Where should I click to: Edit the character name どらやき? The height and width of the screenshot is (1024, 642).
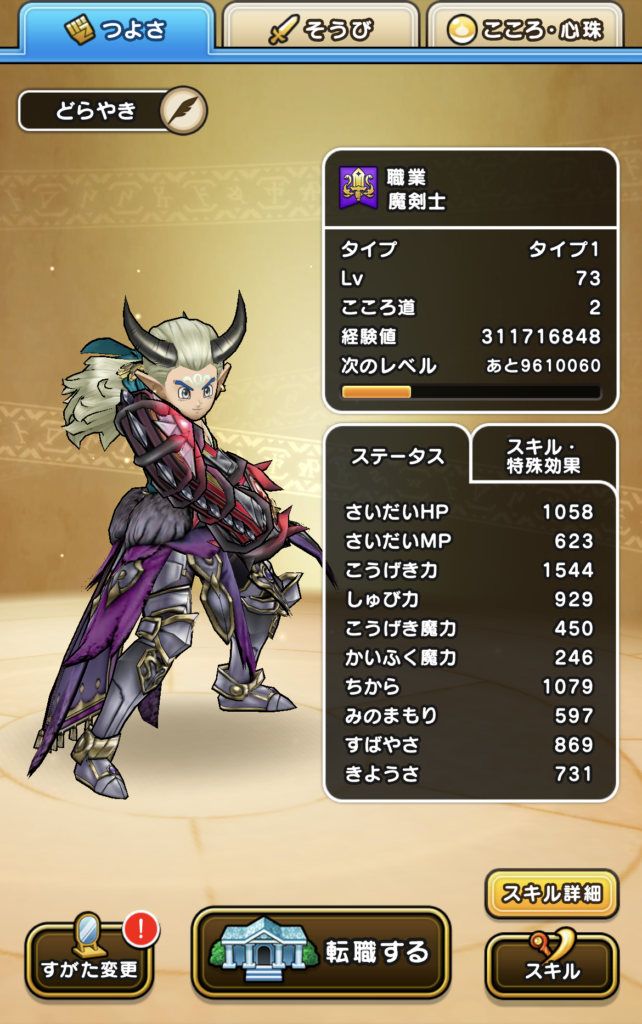[x=183, y=110]
